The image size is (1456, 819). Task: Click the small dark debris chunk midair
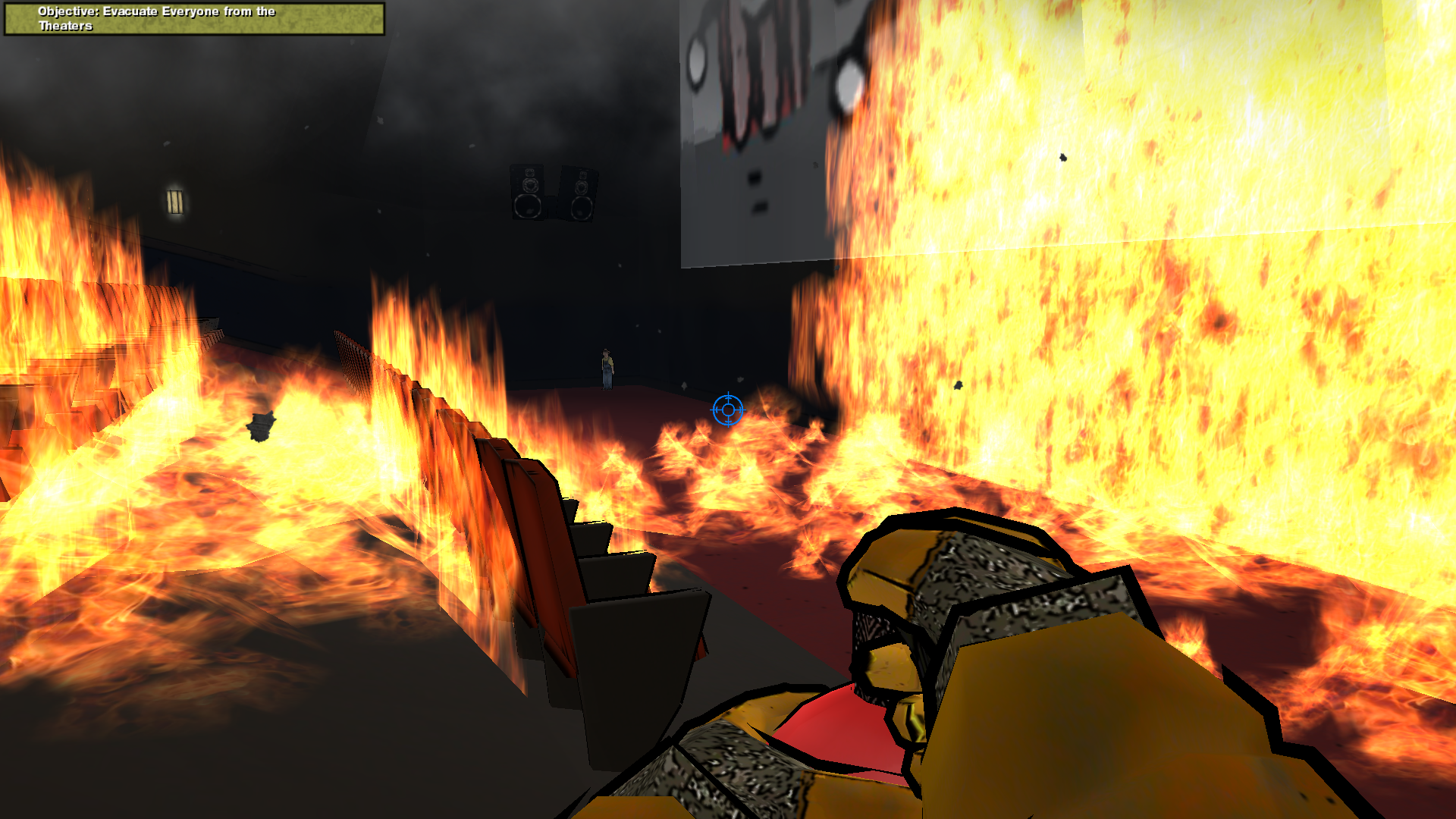[1062, 157]
